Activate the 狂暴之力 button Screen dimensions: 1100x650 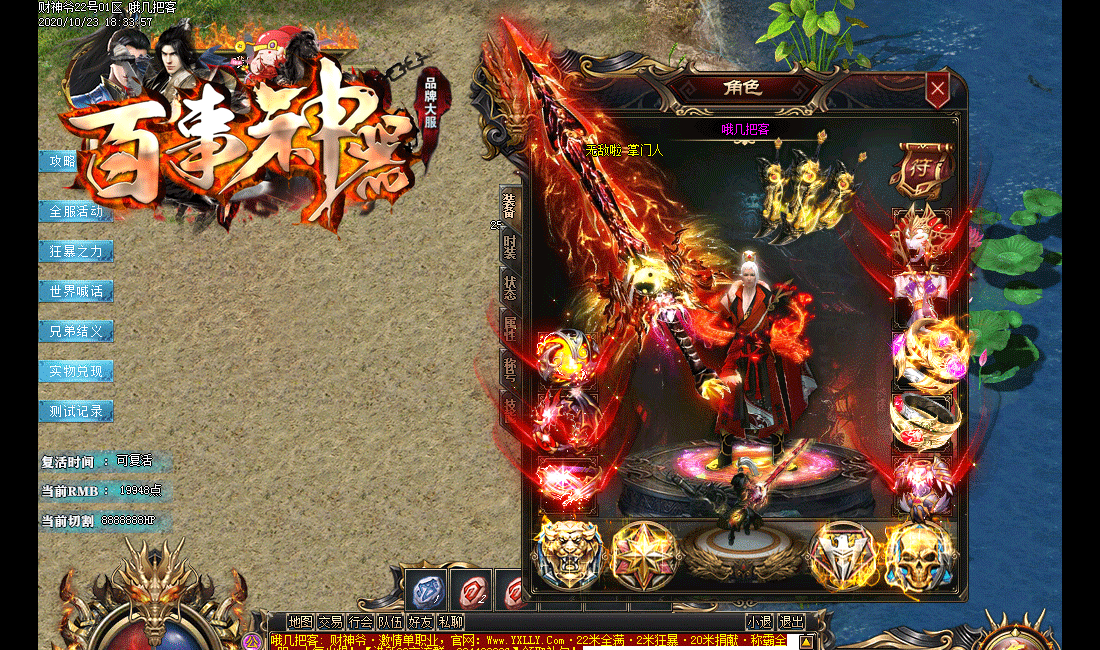[x=76, y=251]
